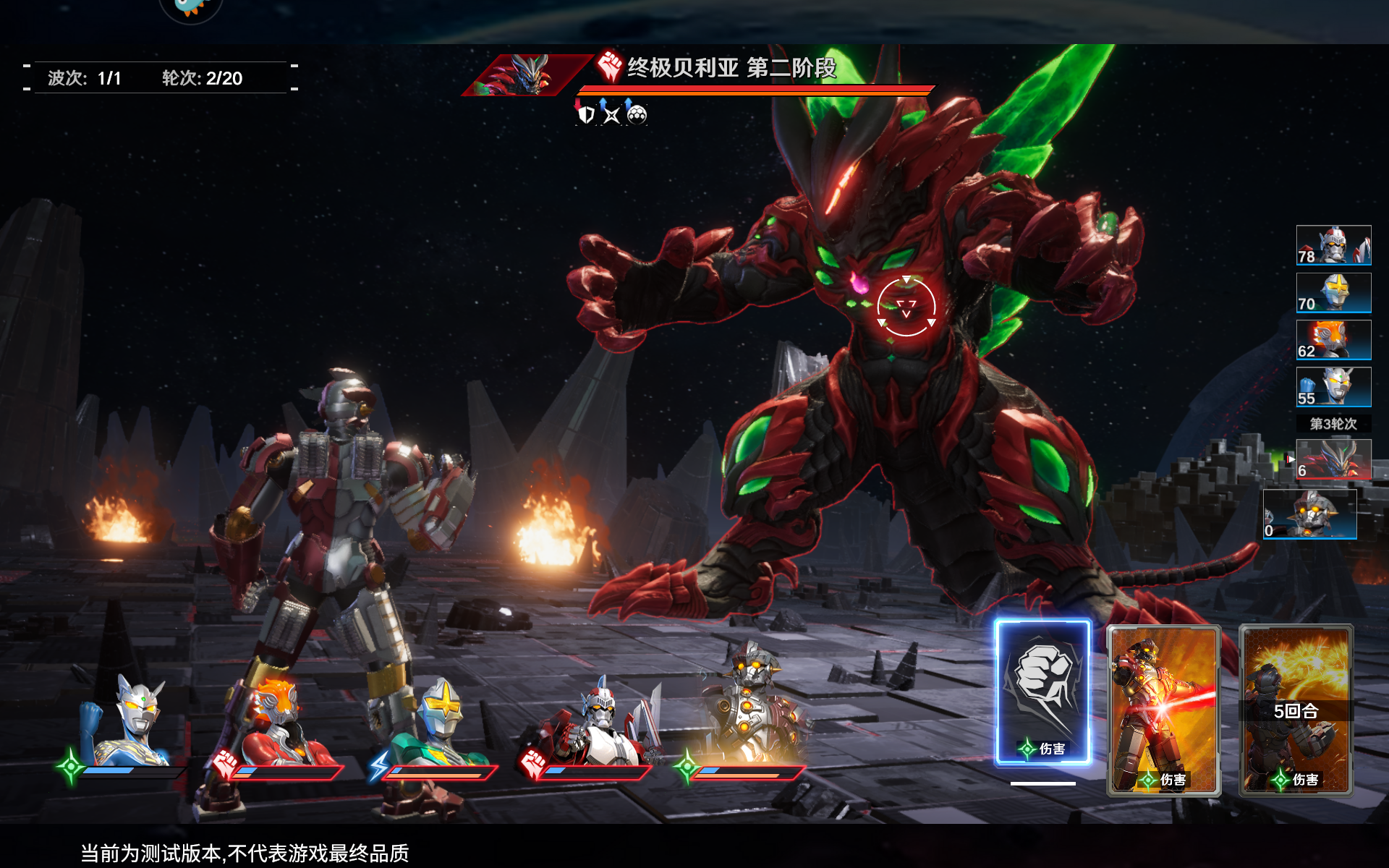
Task: Inspect the round paw-like boss buff icon
Action: (x=637, y=114)
